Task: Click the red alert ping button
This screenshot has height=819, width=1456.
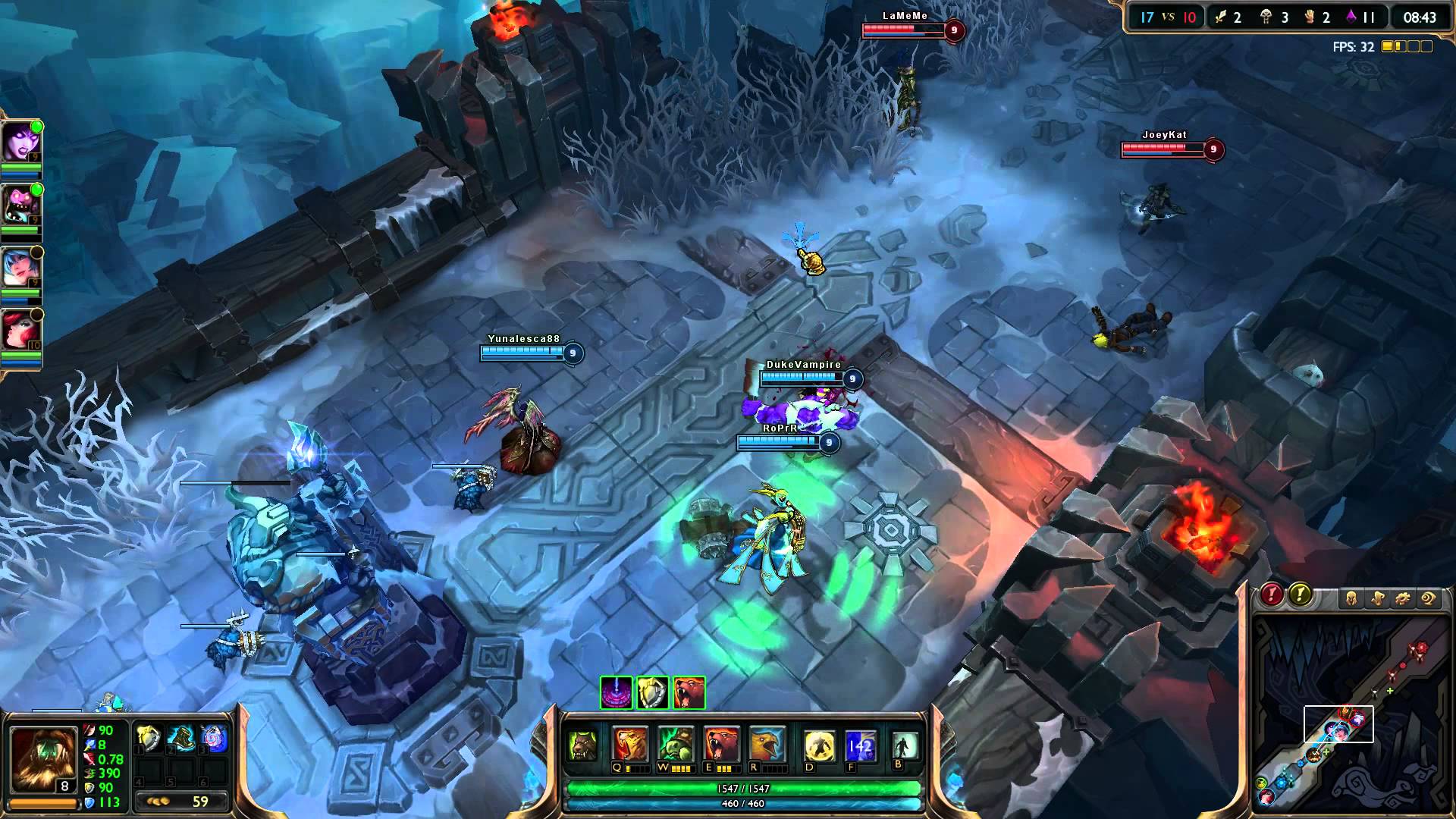Action: [1272, 595]
